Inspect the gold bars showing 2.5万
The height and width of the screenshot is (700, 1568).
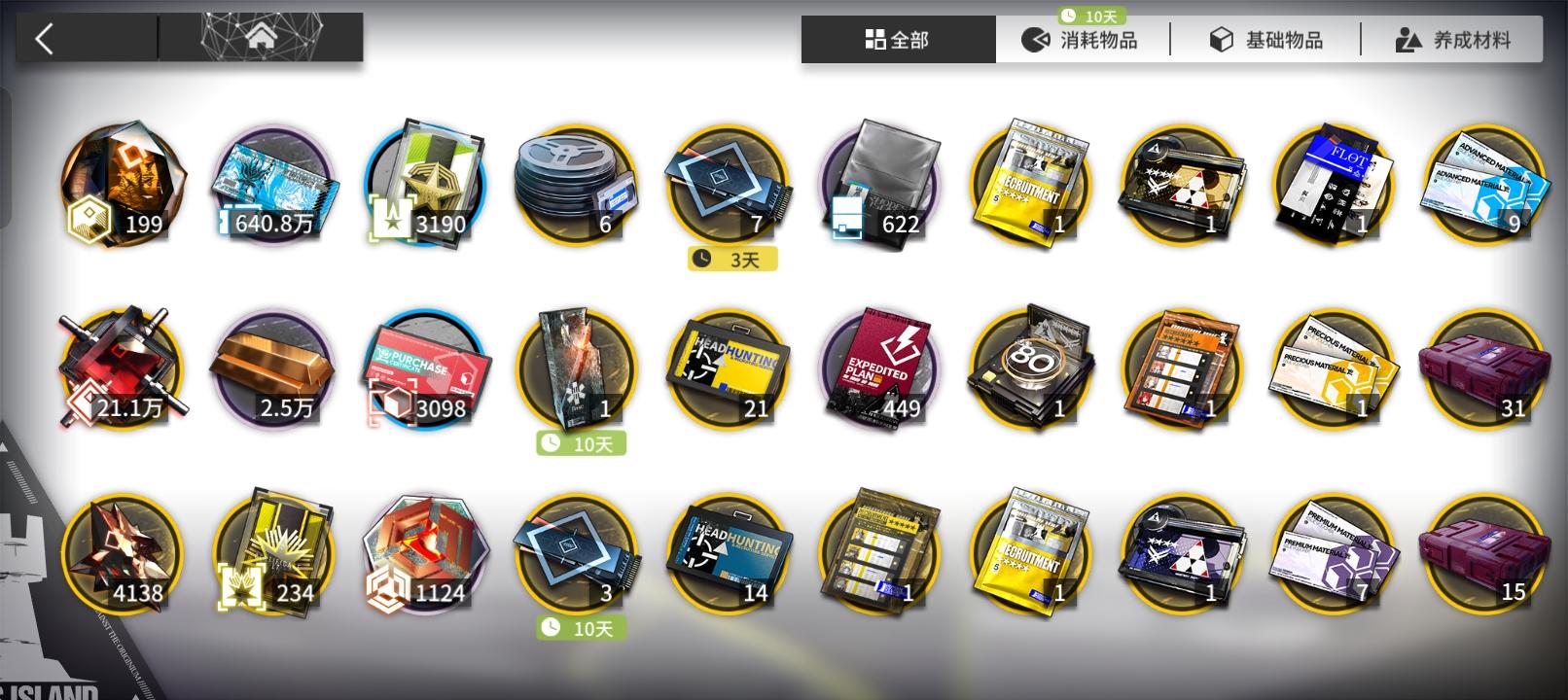click(272, 369)
